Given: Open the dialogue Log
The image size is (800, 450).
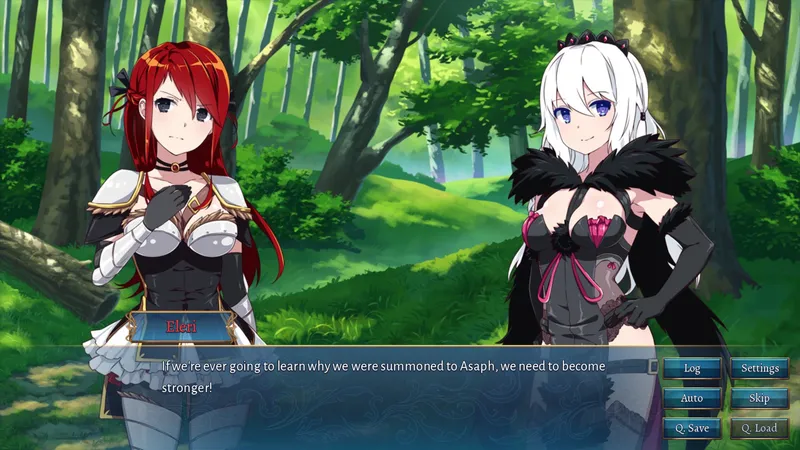Looking at the screenshot, I should (x=692, y=368).
